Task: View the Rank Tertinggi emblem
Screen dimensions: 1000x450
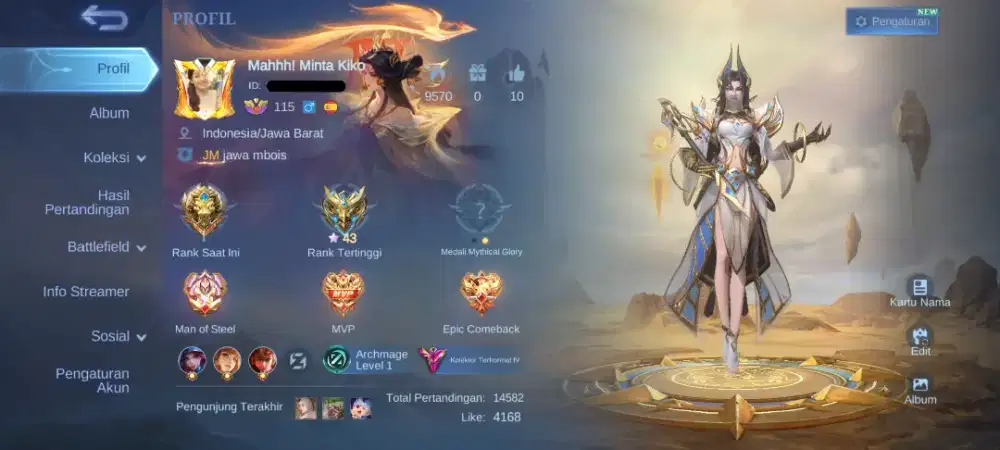Action: (344, 209)
